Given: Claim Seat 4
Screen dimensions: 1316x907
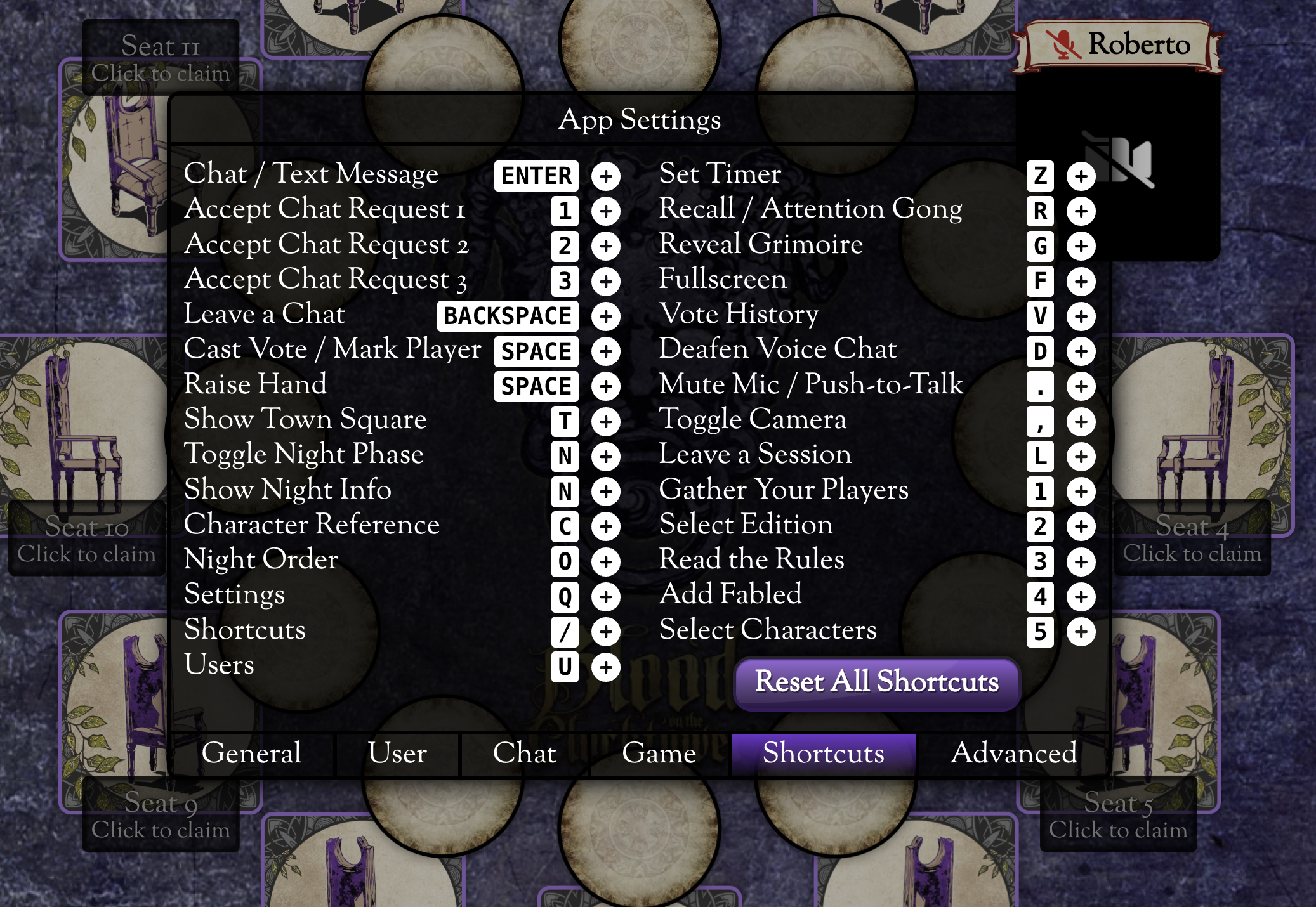Looking at the screenshot, I should [x=1192, y=539].
